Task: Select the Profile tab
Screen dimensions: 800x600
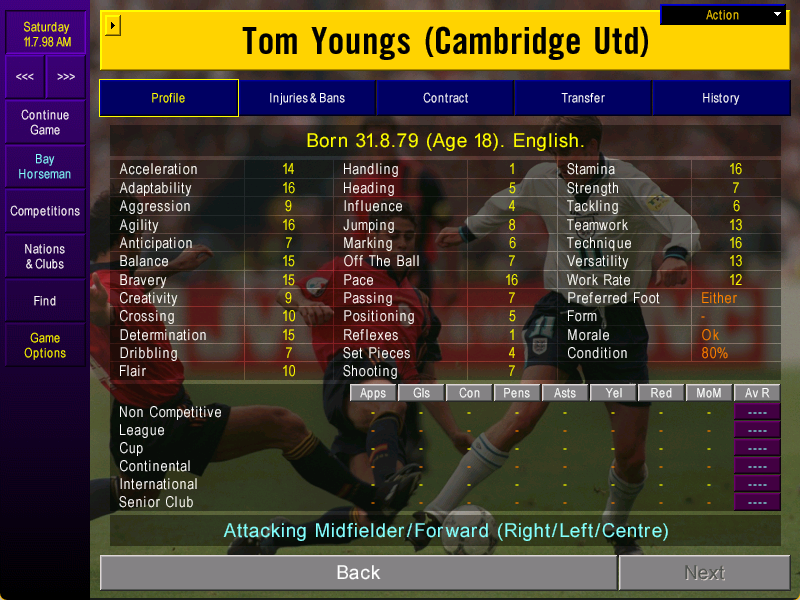Action: [168, 98]
